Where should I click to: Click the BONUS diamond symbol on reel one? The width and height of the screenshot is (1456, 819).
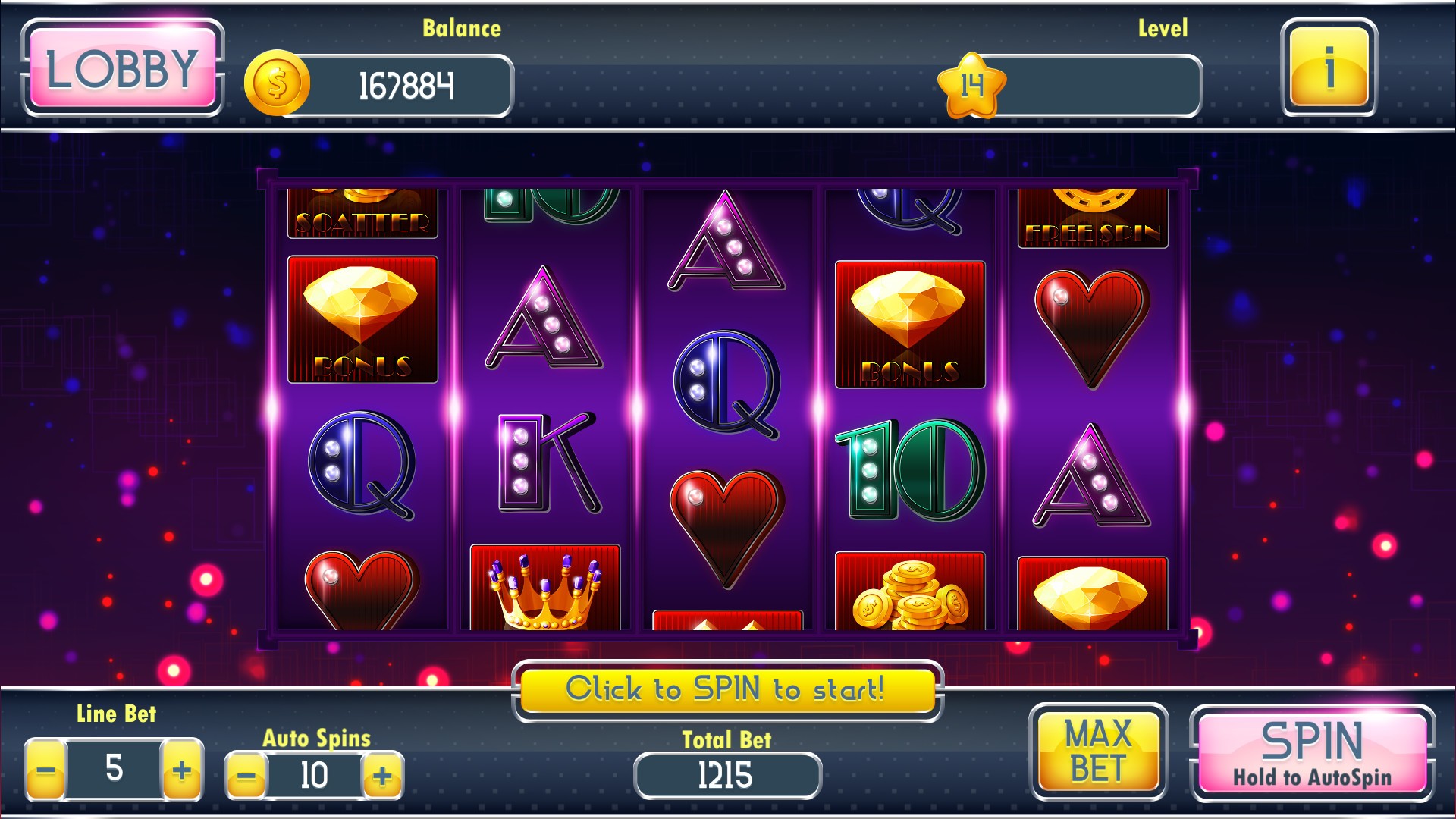[362, 322]
